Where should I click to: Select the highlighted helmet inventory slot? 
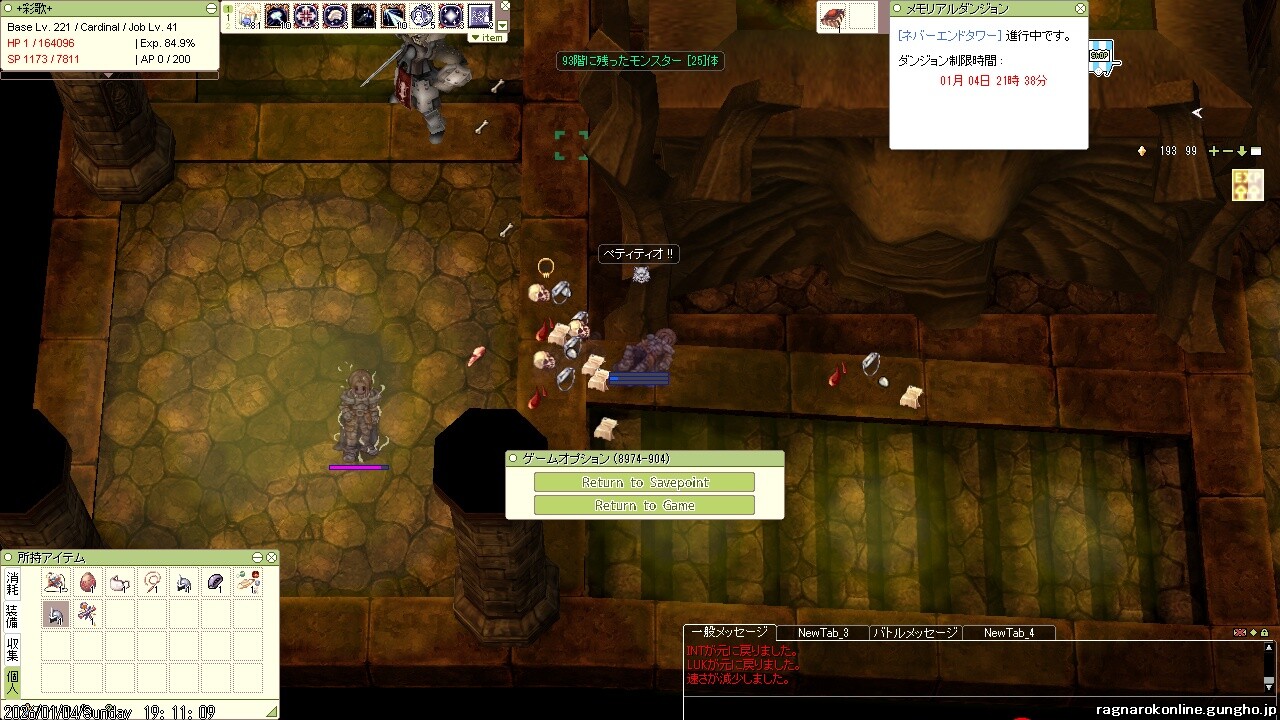tap(56, 615)
